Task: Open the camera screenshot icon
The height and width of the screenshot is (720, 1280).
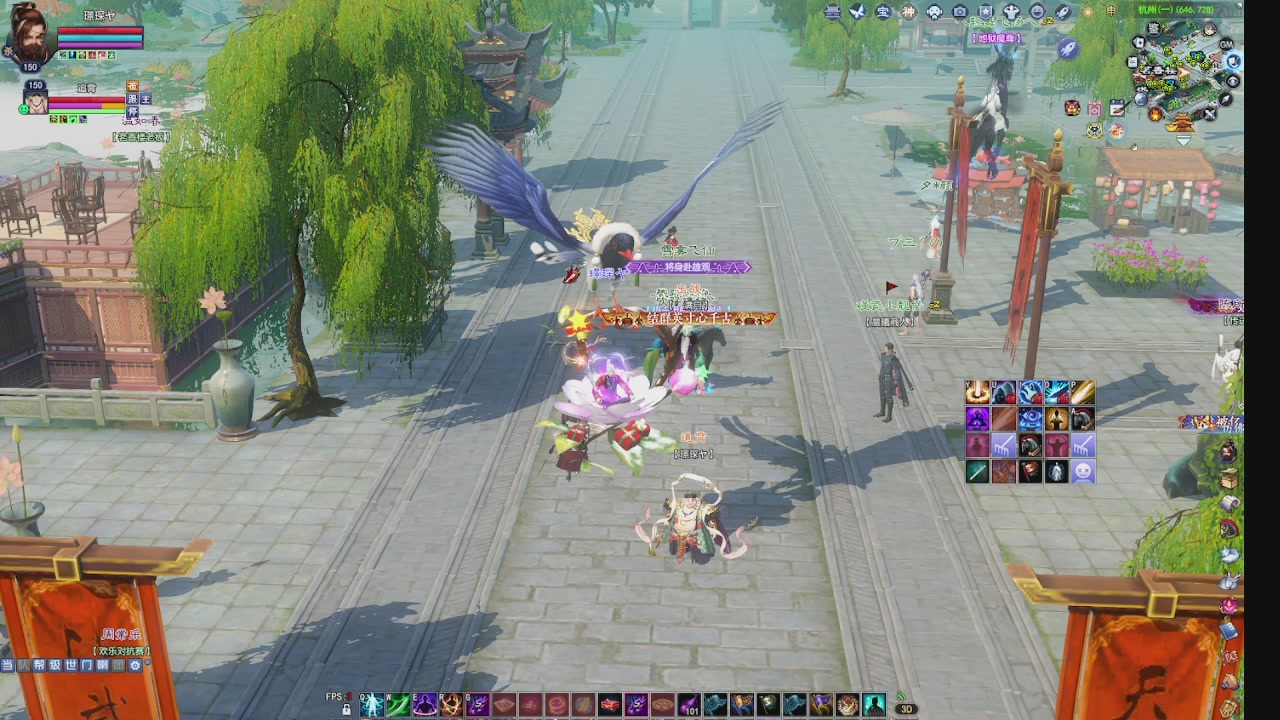Action: (960, 11)
